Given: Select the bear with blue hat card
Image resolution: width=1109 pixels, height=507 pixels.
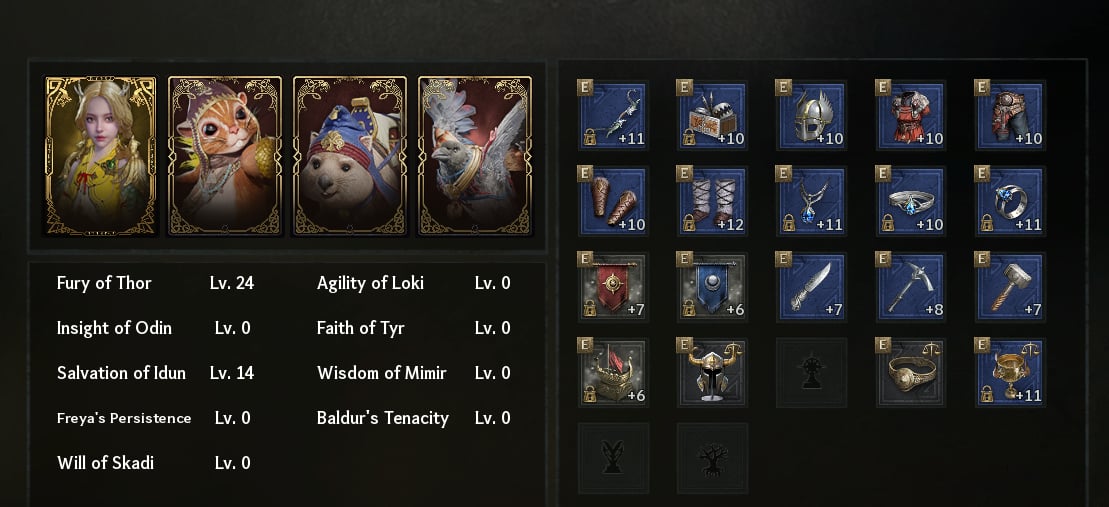Looking at the screenshot, I should click(349, 156).
